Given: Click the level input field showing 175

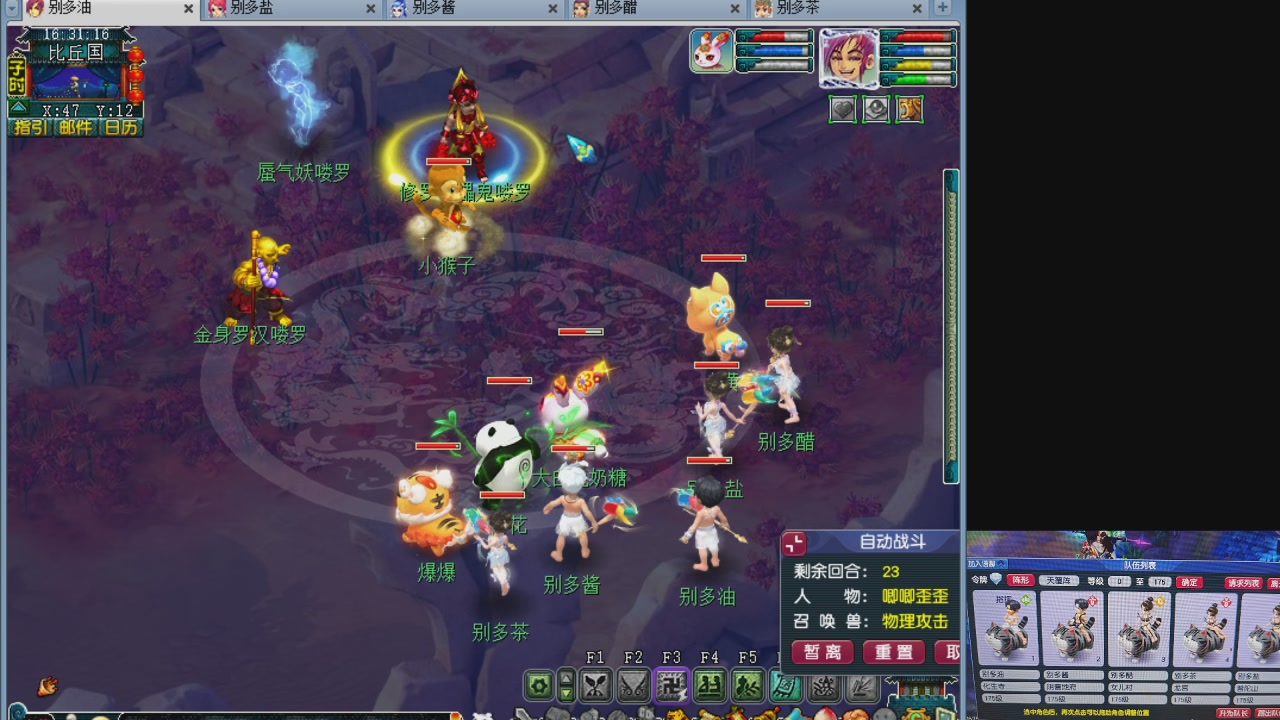Looking at the screenshot, I should pyautogui.click(x=1160, y=581).
